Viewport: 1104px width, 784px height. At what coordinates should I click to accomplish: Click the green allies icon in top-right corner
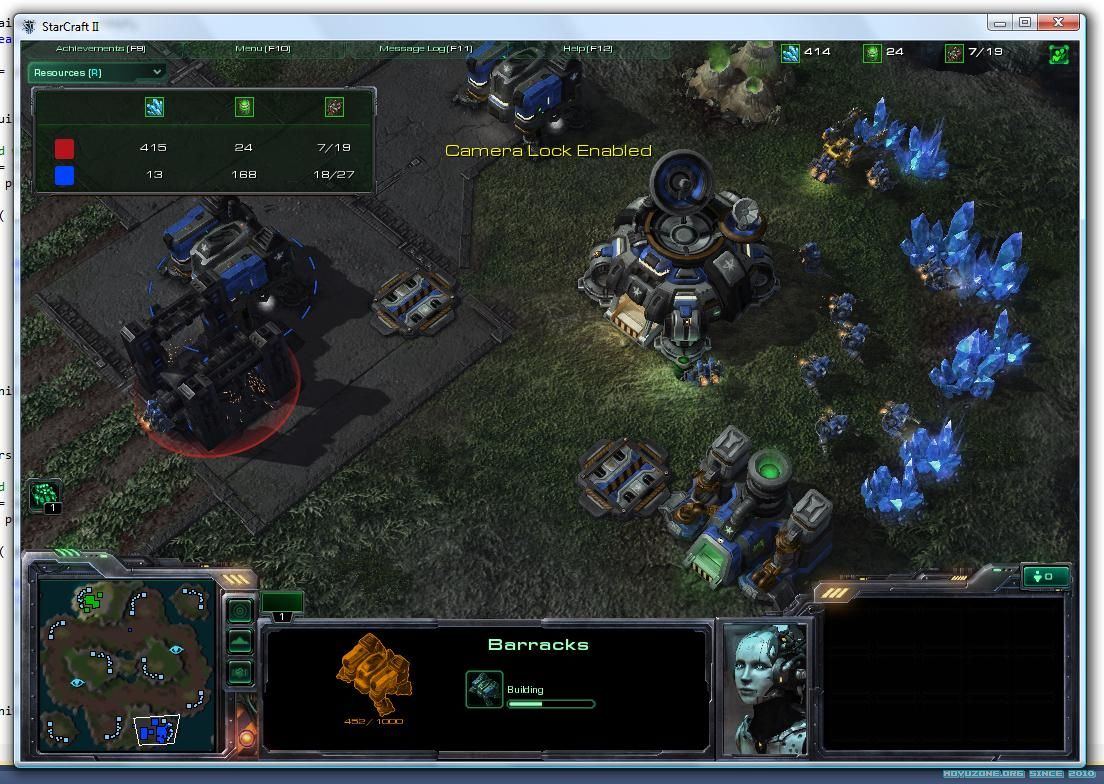1059,53
